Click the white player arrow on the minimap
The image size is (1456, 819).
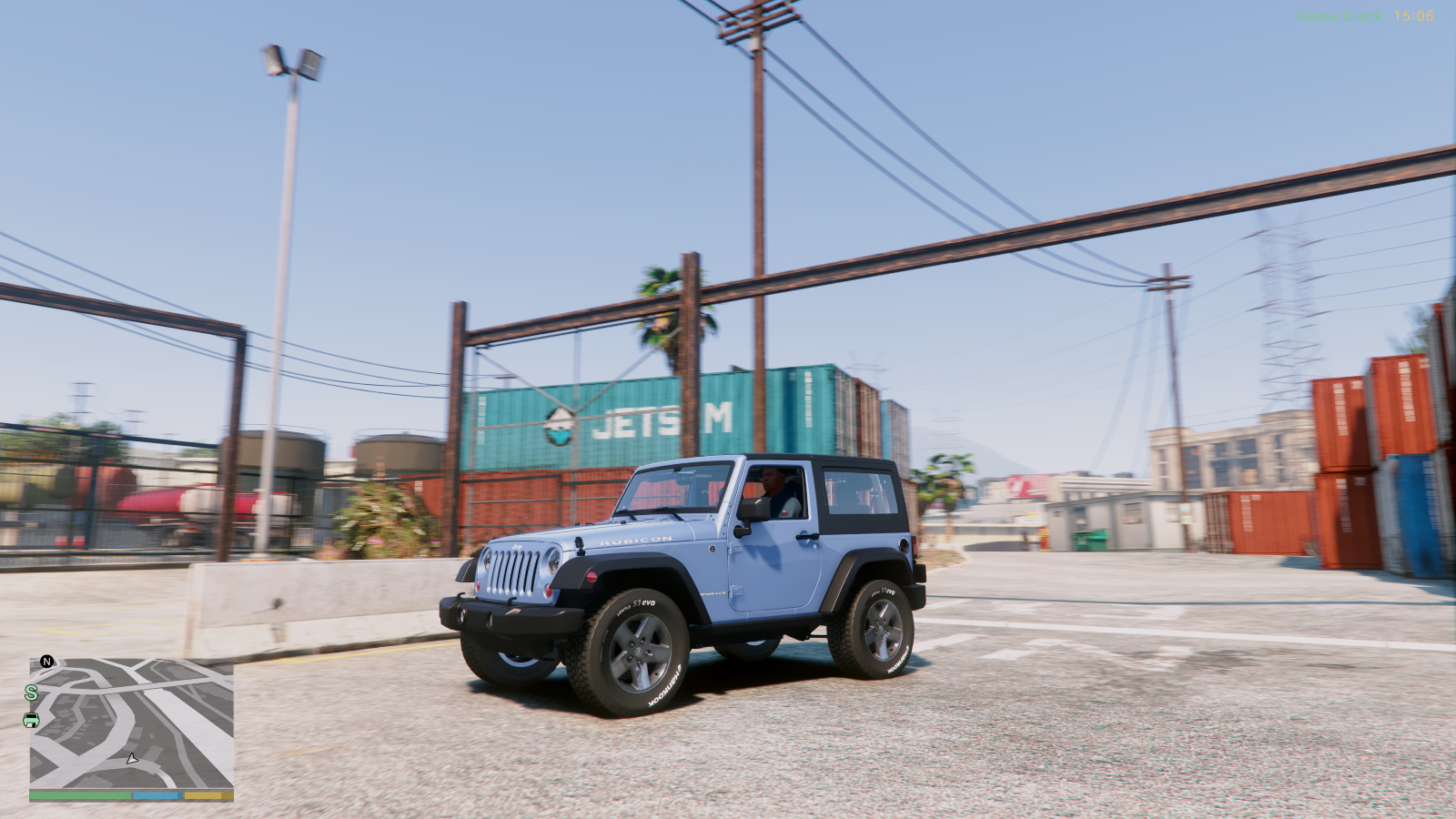tap(132, 758)
